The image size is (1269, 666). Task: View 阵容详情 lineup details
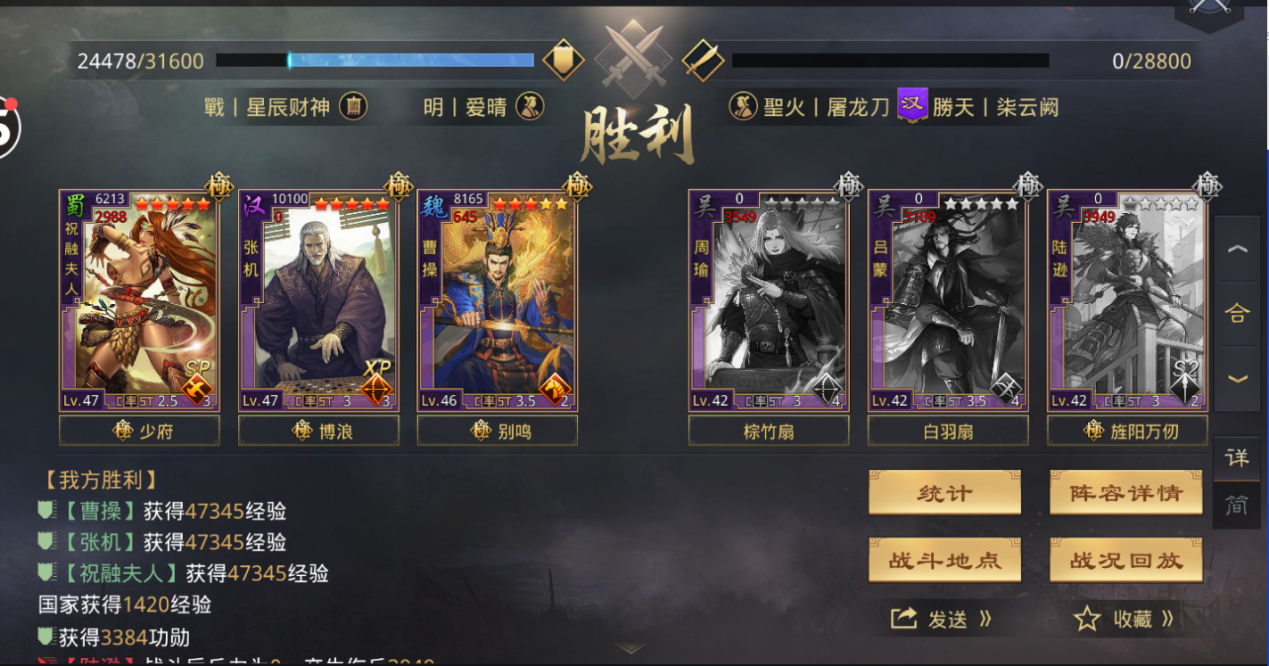point(1125,493)
